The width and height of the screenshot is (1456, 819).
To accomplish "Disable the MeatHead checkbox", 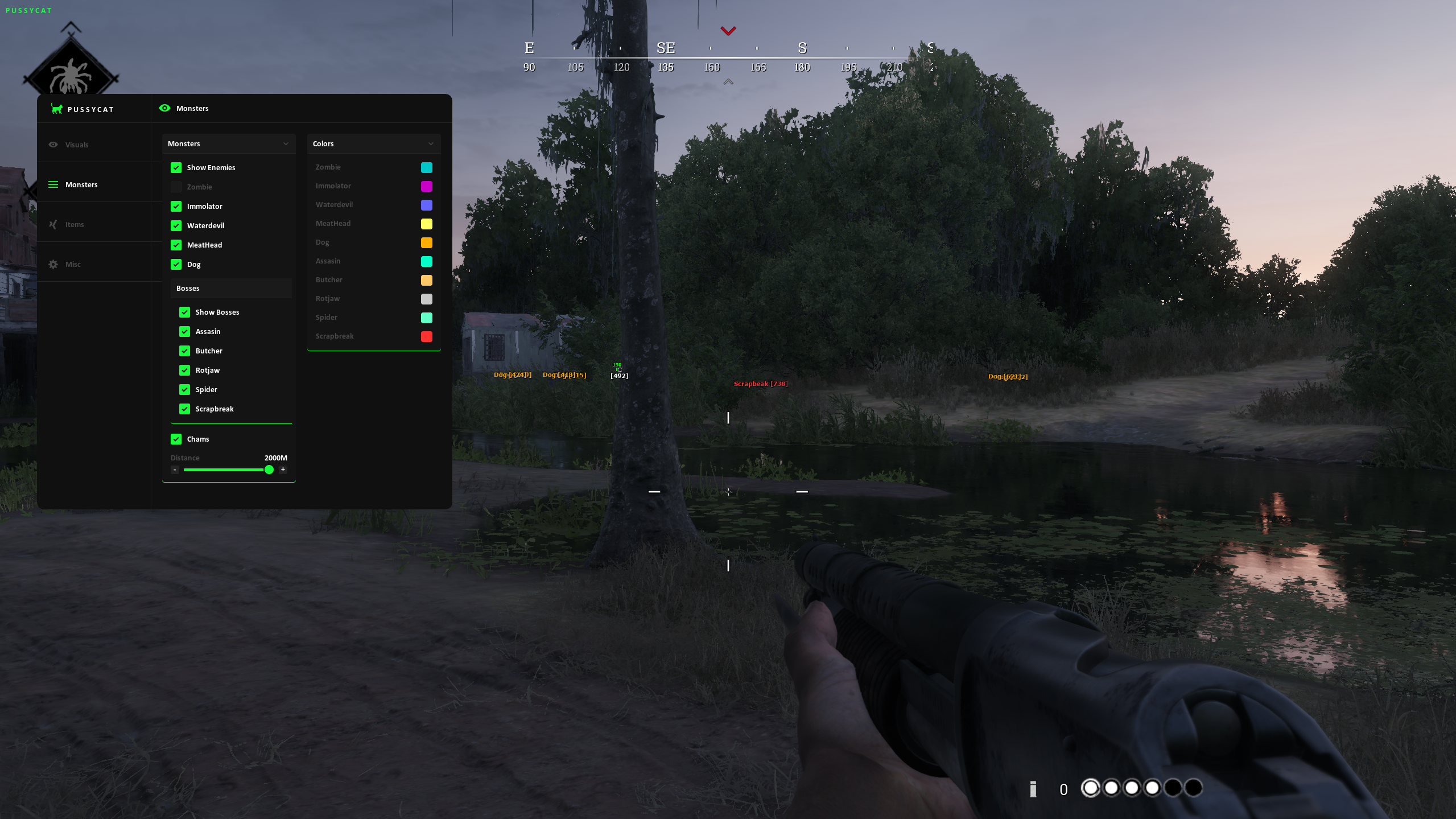I will 176,245.
